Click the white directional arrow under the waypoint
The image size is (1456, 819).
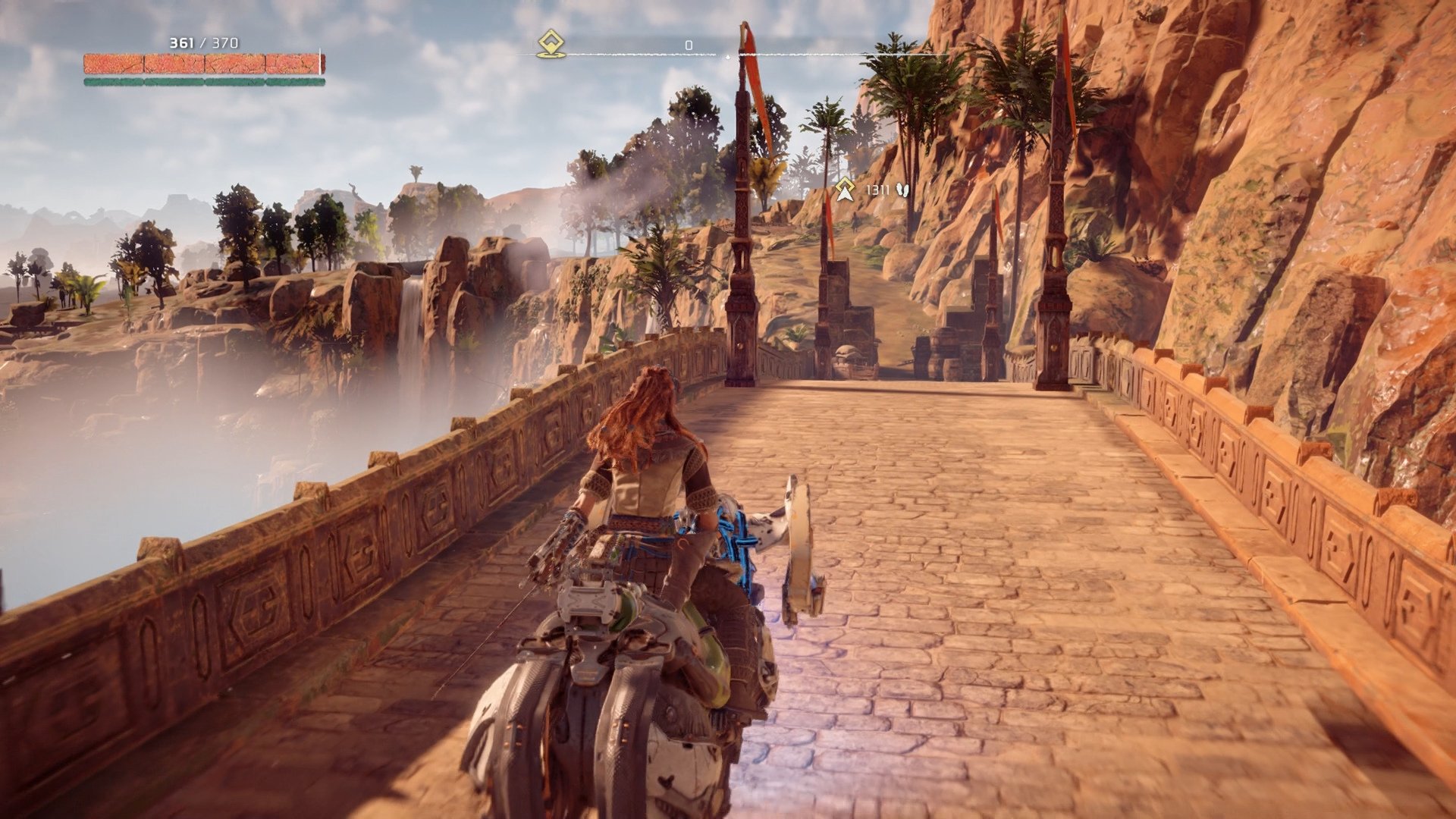click(844, 194)
